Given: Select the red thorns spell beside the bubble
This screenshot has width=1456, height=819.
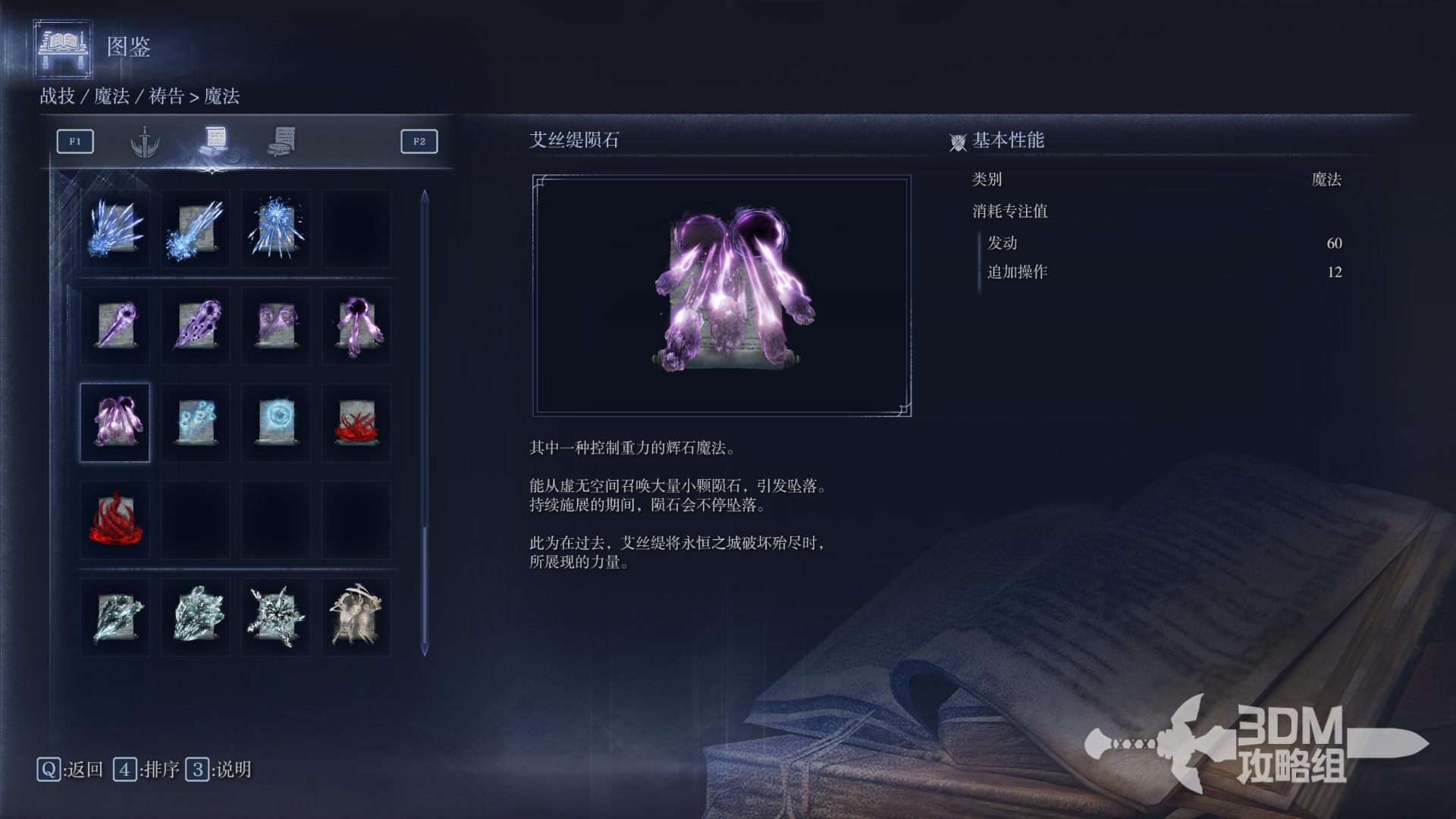Looking at the screenshot, I should pyautogui.click(x=356, y=422).
